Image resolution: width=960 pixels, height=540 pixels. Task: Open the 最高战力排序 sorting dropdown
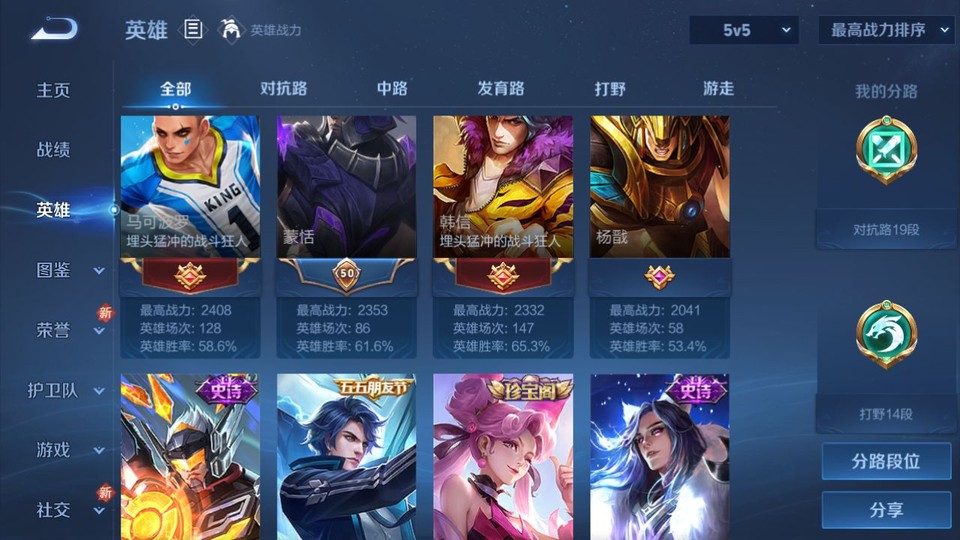pos(886,30)
